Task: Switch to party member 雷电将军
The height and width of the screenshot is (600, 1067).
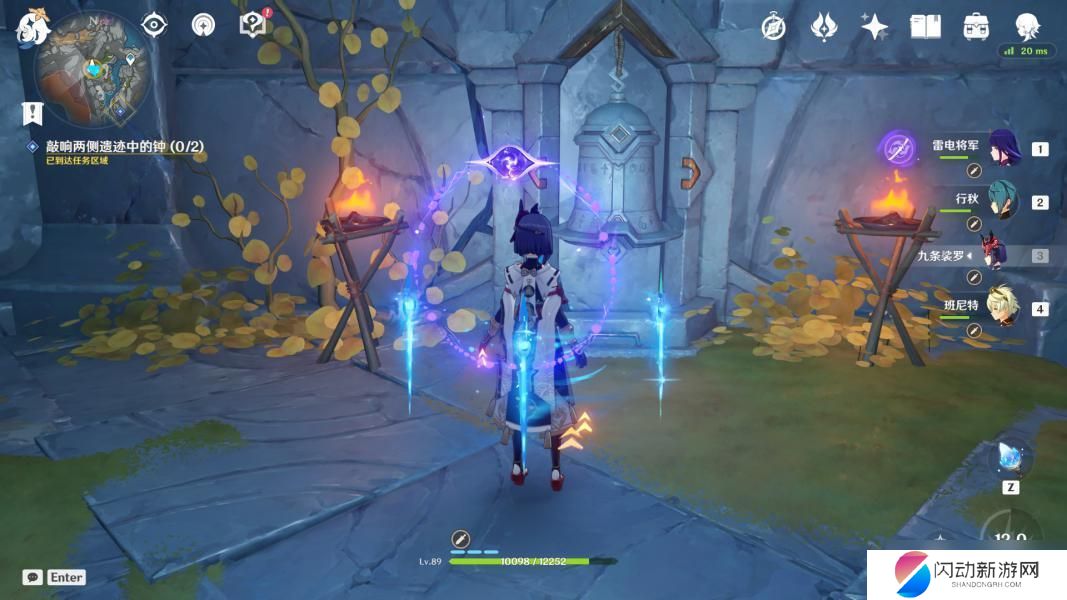Action: point(1003,148)
